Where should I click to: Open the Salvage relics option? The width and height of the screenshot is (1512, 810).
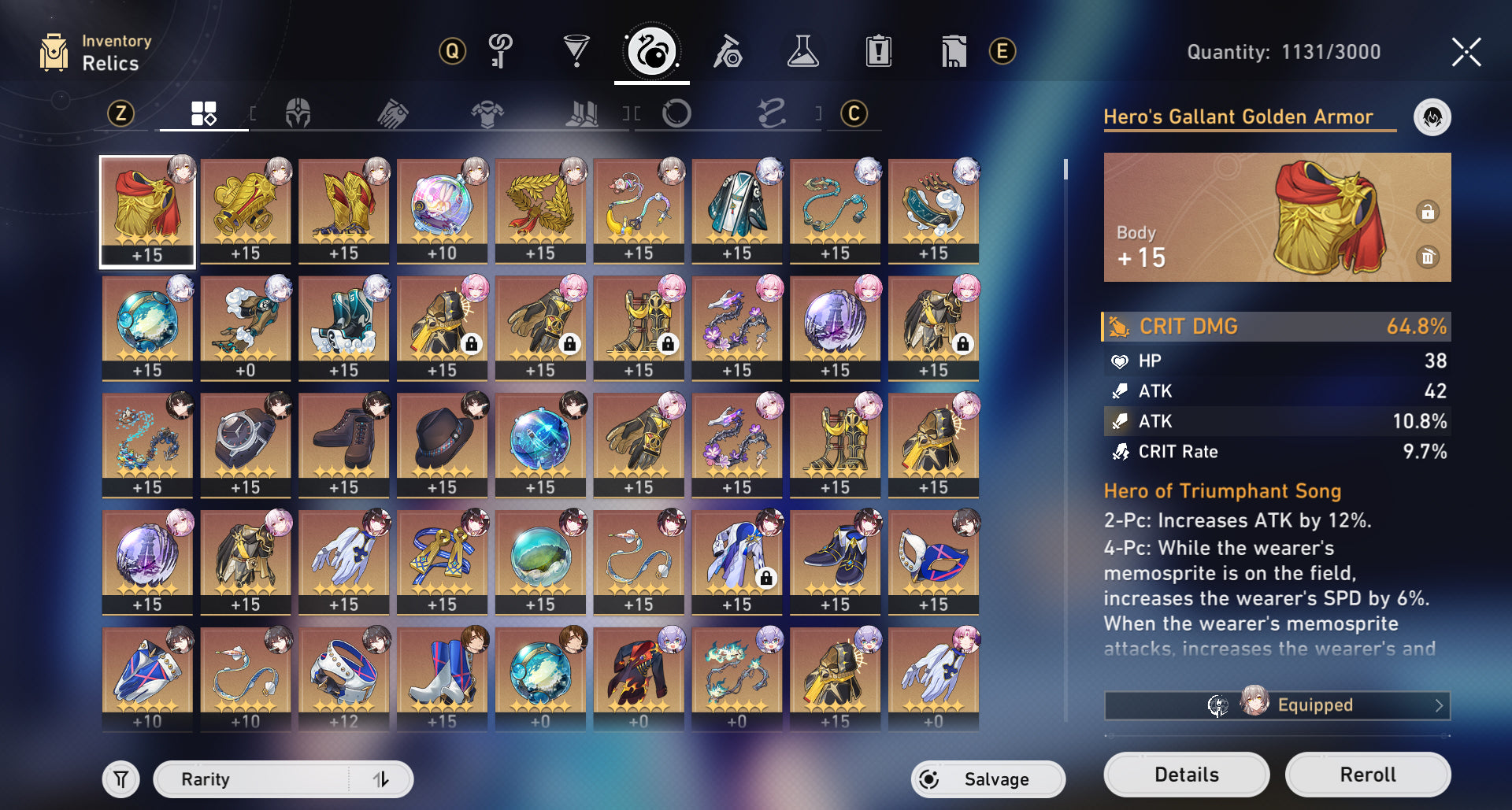pos(988,779)
